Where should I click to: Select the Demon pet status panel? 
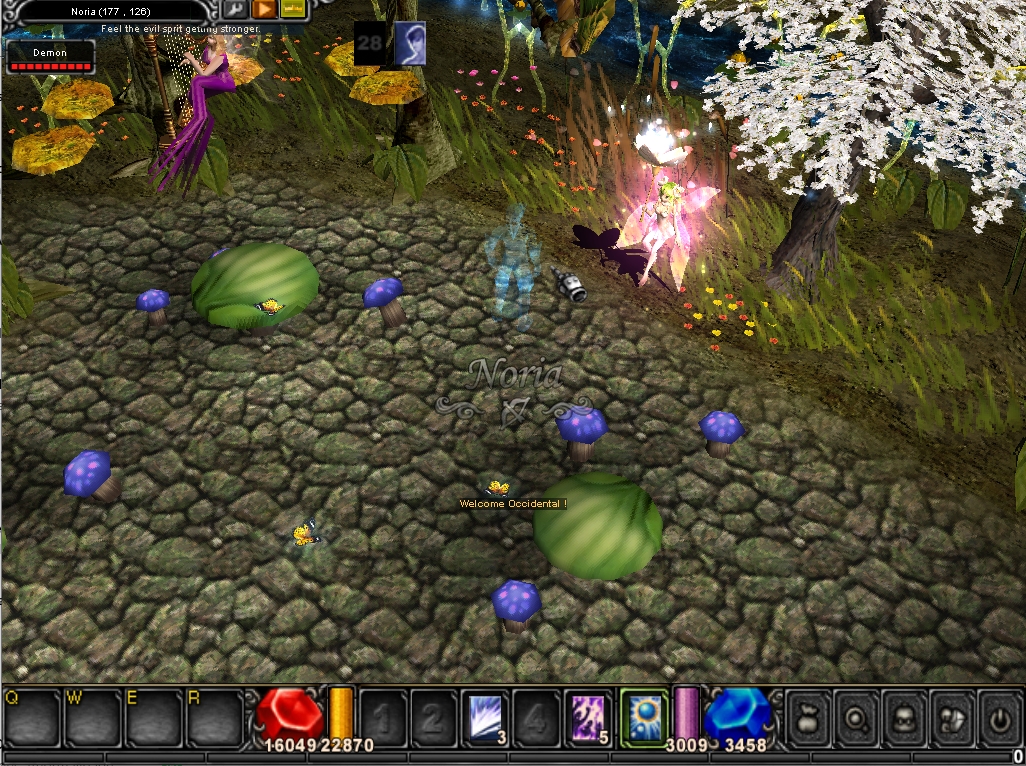[50, 57]
